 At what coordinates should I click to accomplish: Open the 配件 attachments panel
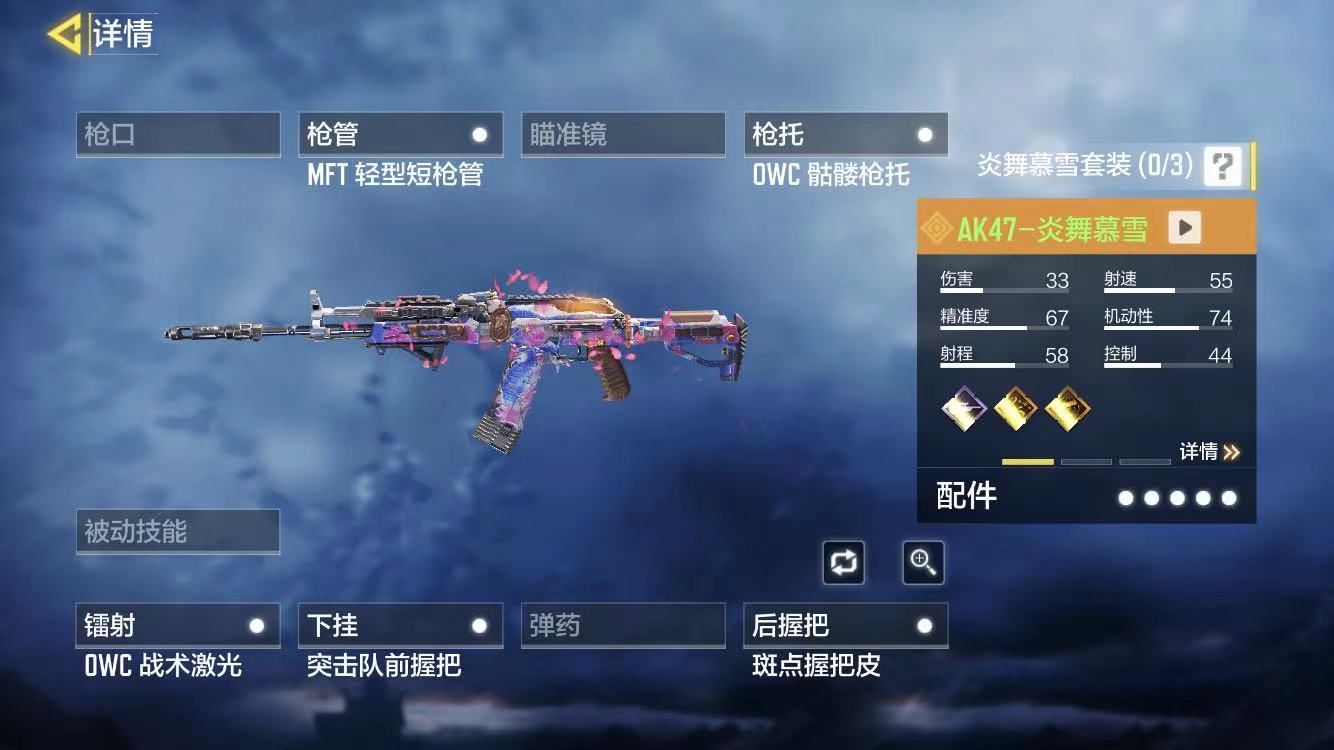click(x=1086, y=496)
